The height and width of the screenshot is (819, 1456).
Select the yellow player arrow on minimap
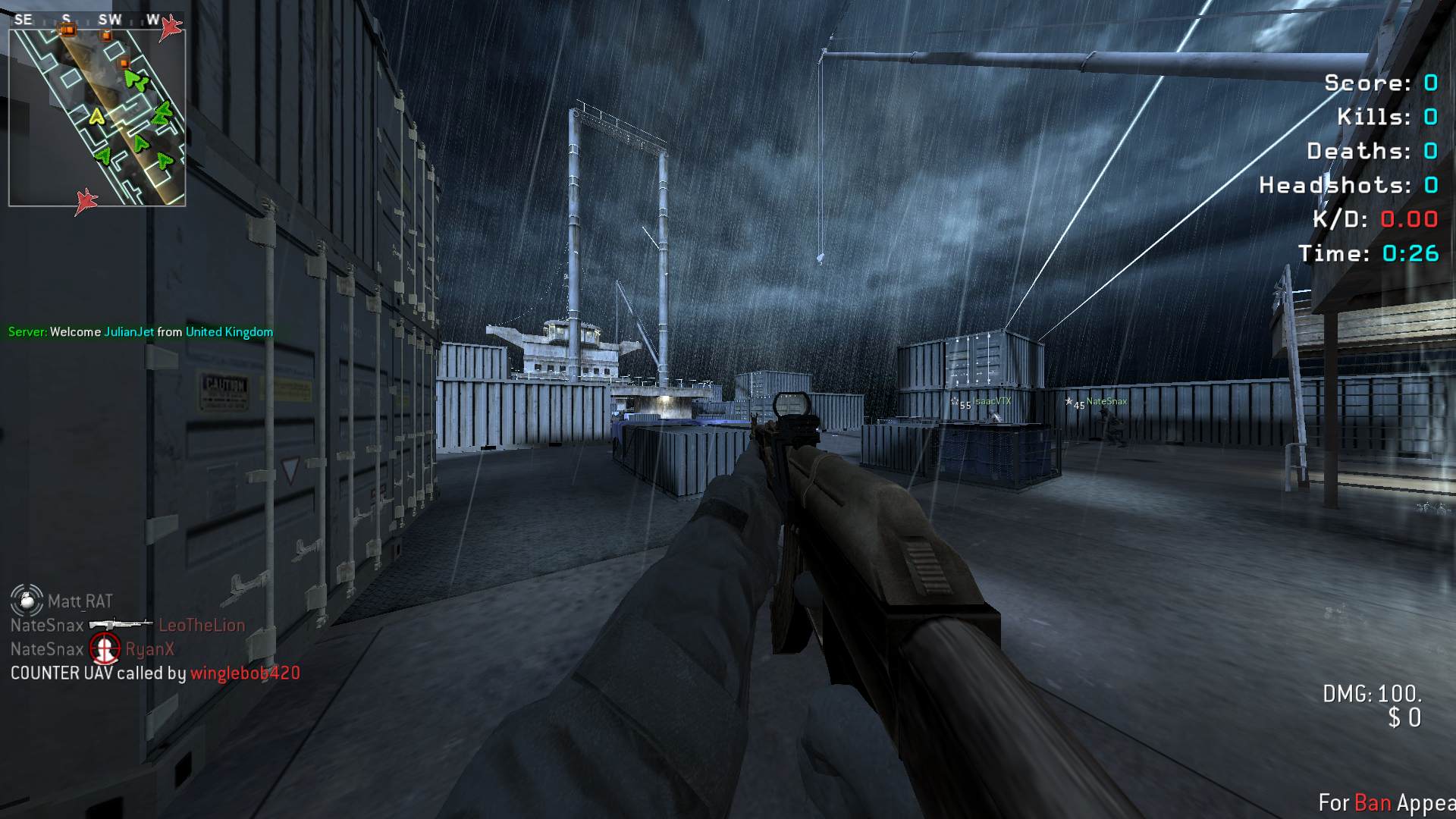[x=96, y=117]
